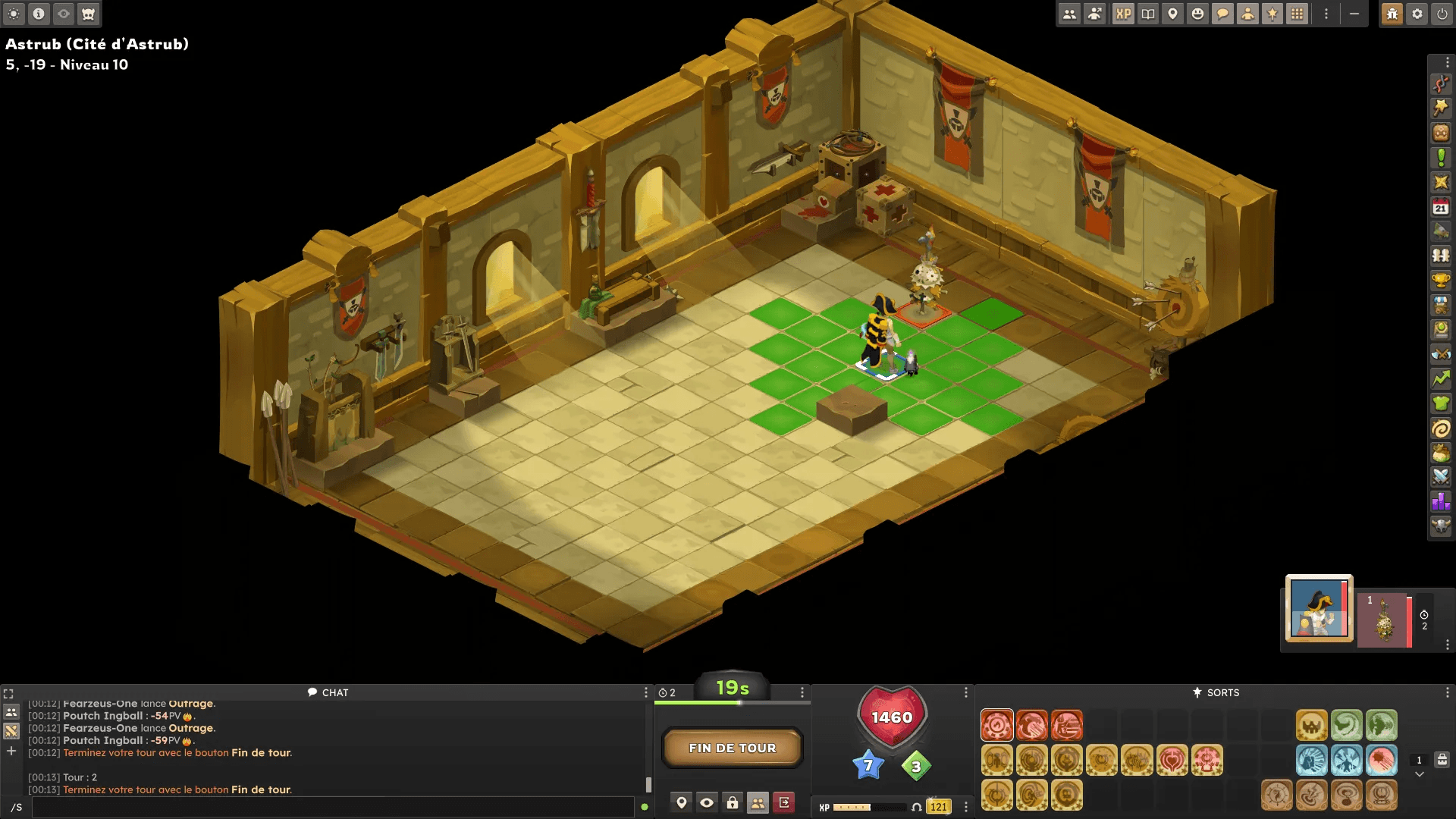
Task: Click the chat text input field
Action: 332,807
